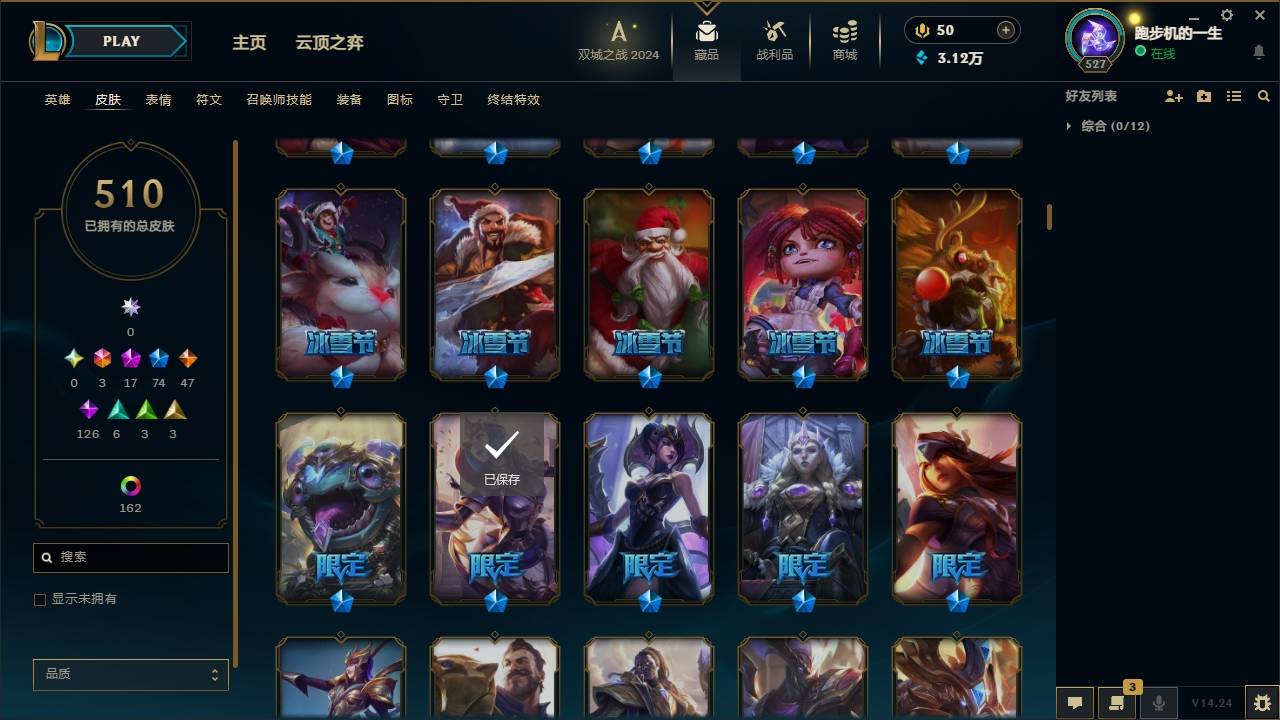Toggle the friend list view icon

(x=1233, y=96)
